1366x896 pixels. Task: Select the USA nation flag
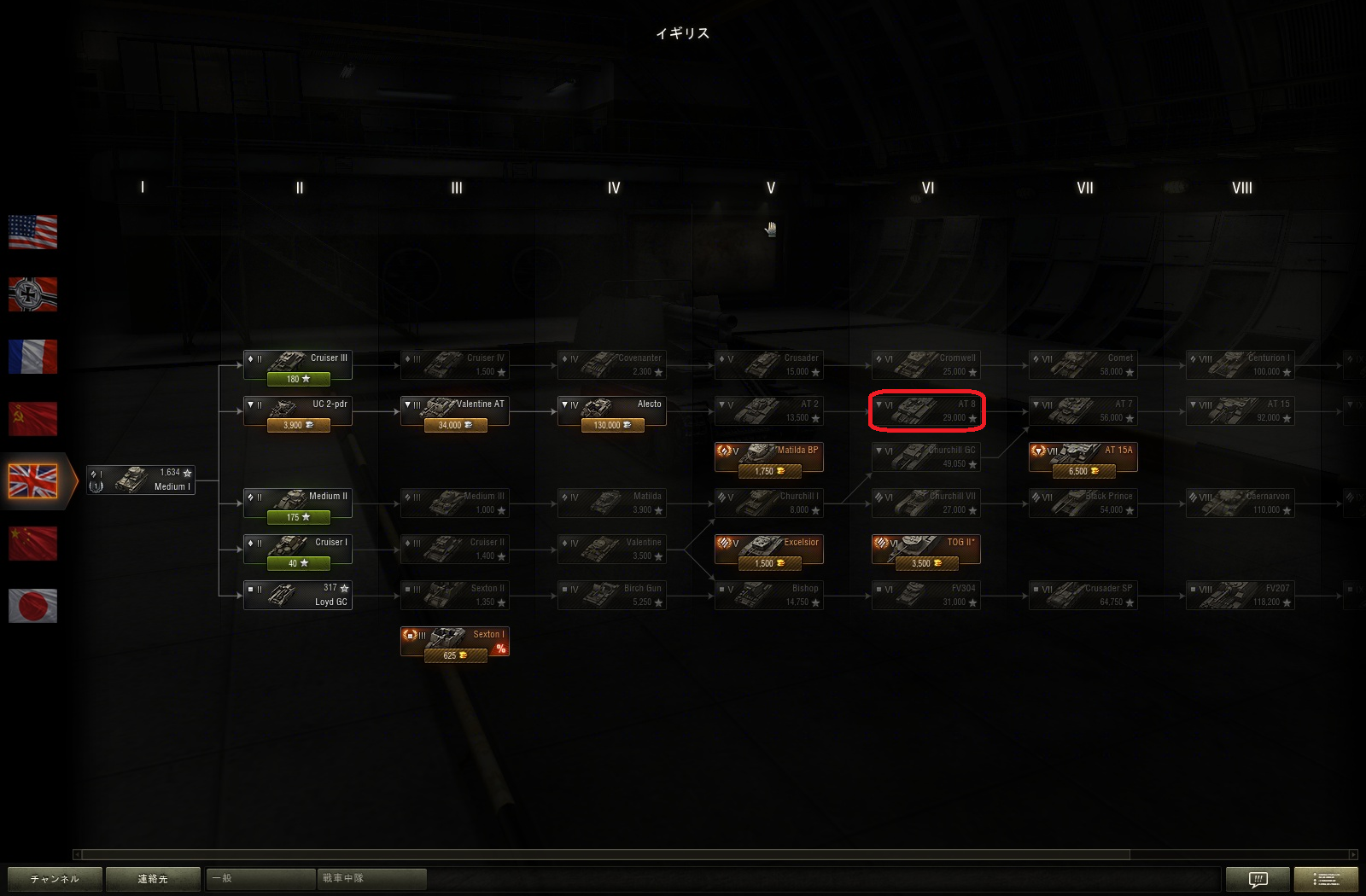pos(32,231)
